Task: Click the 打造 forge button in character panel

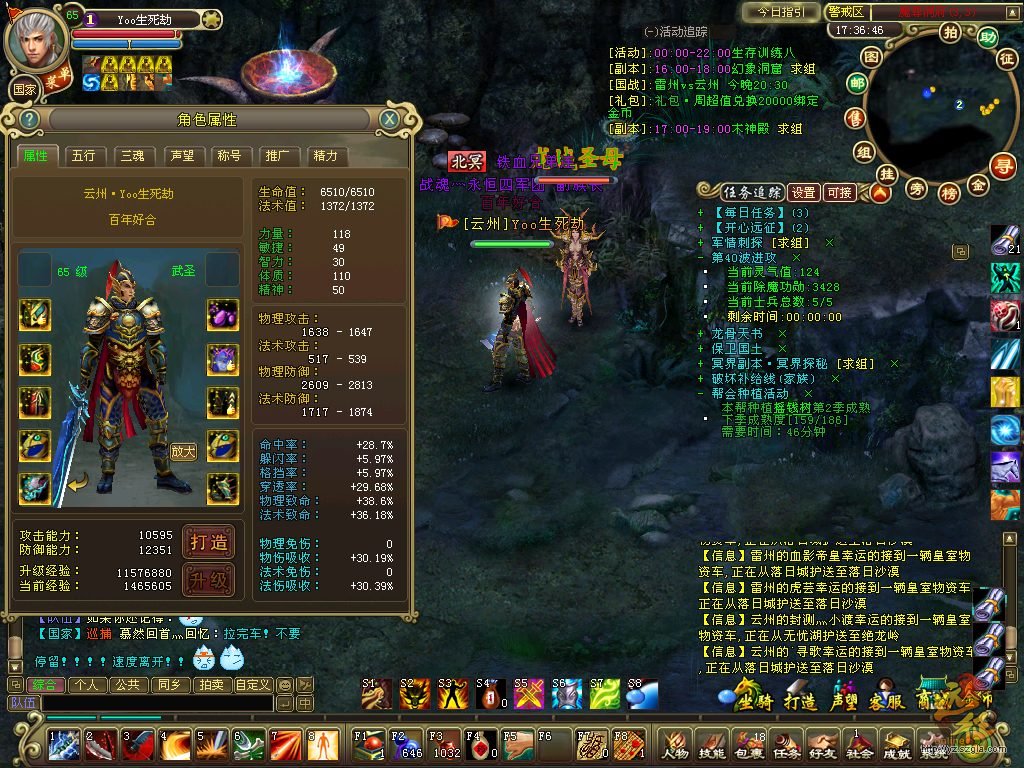Action: [209, 542]
